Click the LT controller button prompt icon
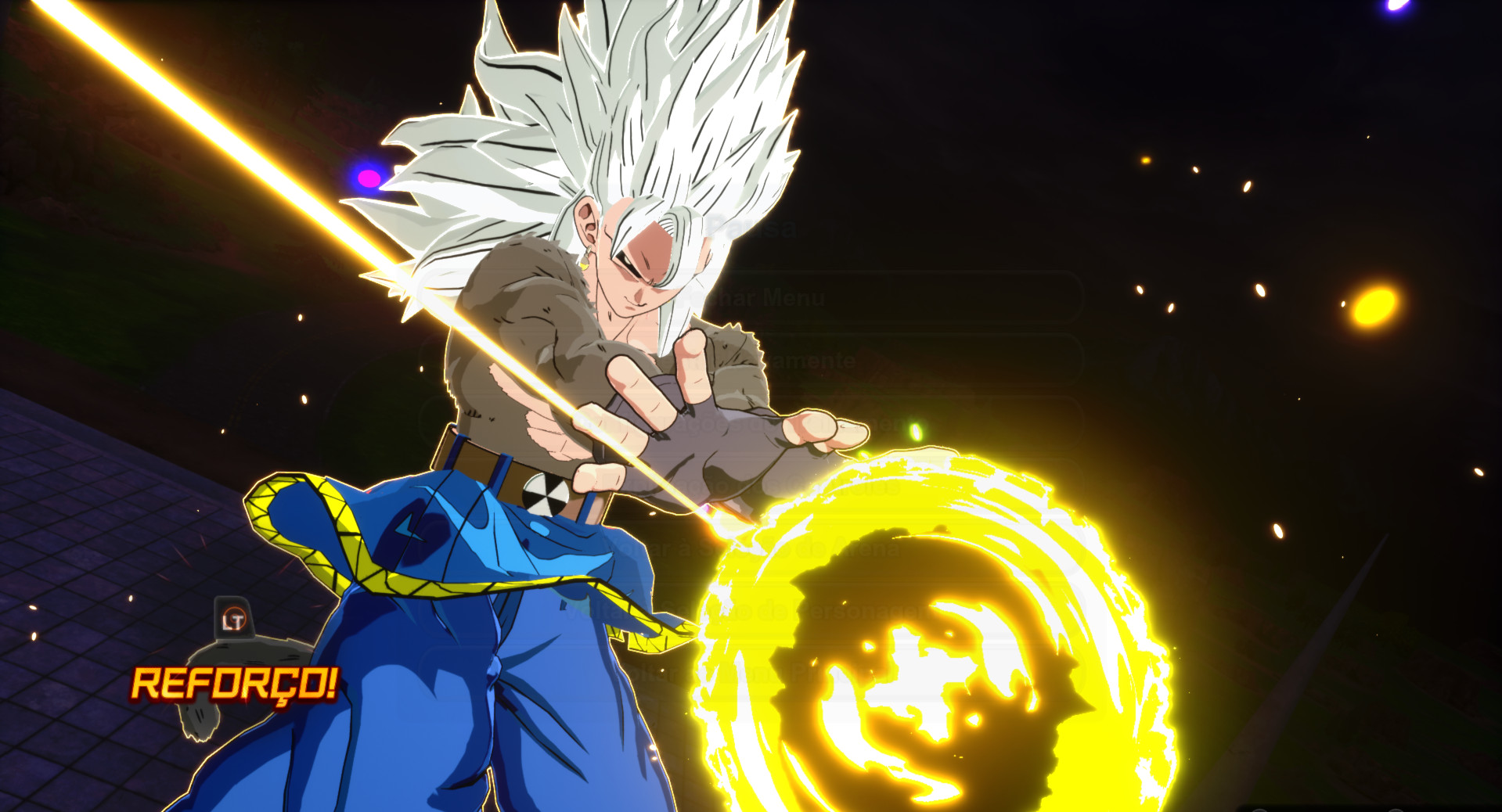Screen dimensions: 1502x812 tap(233, 618)
